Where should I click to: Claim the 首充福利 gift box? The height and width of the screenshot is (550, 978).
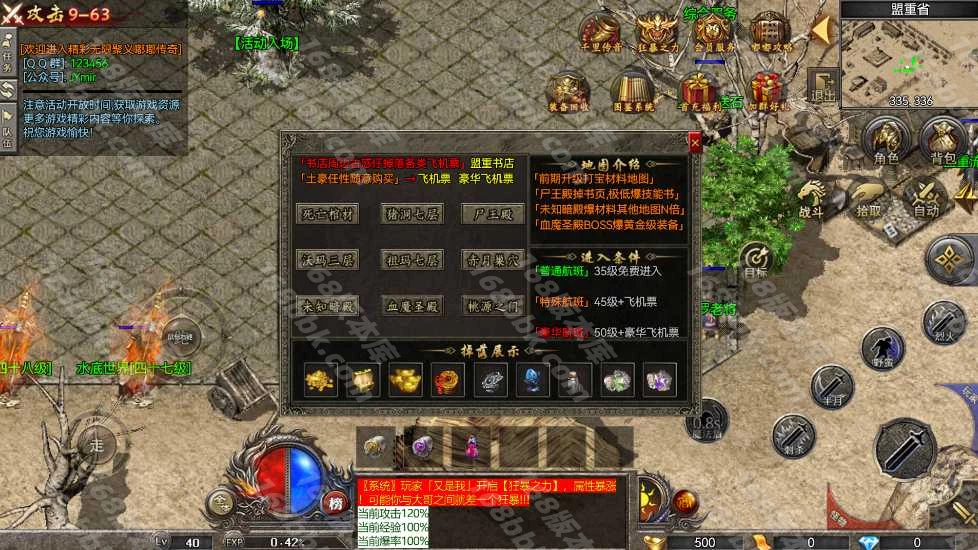697,91
